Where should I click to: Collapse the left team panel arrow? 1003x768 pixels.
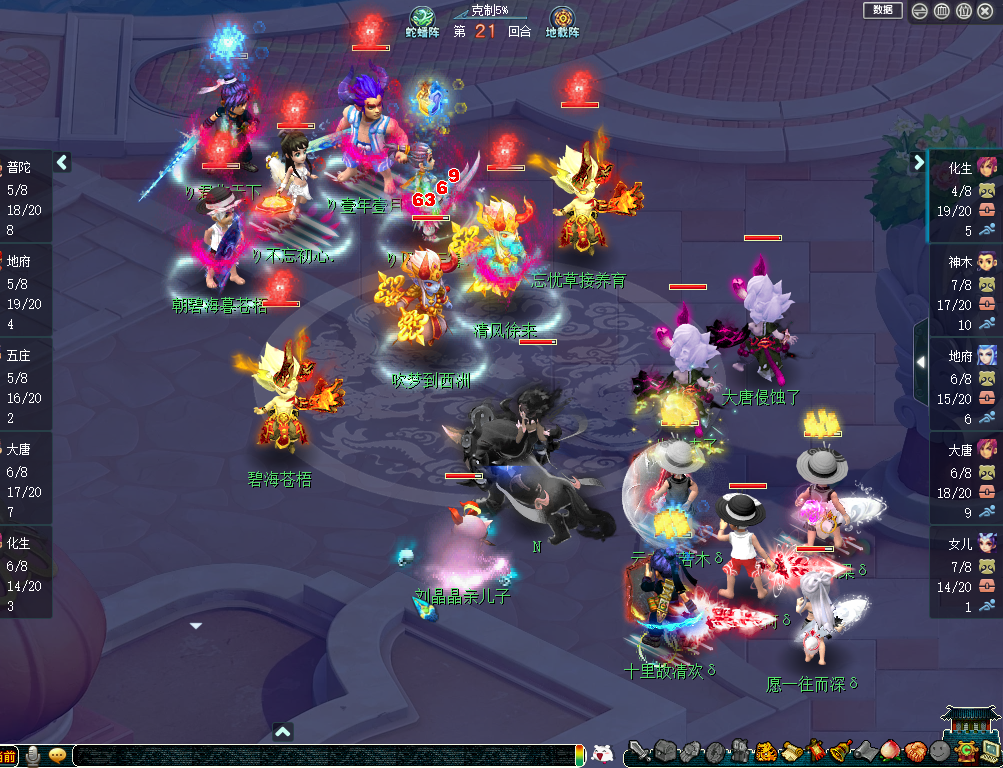coord(62,162)
